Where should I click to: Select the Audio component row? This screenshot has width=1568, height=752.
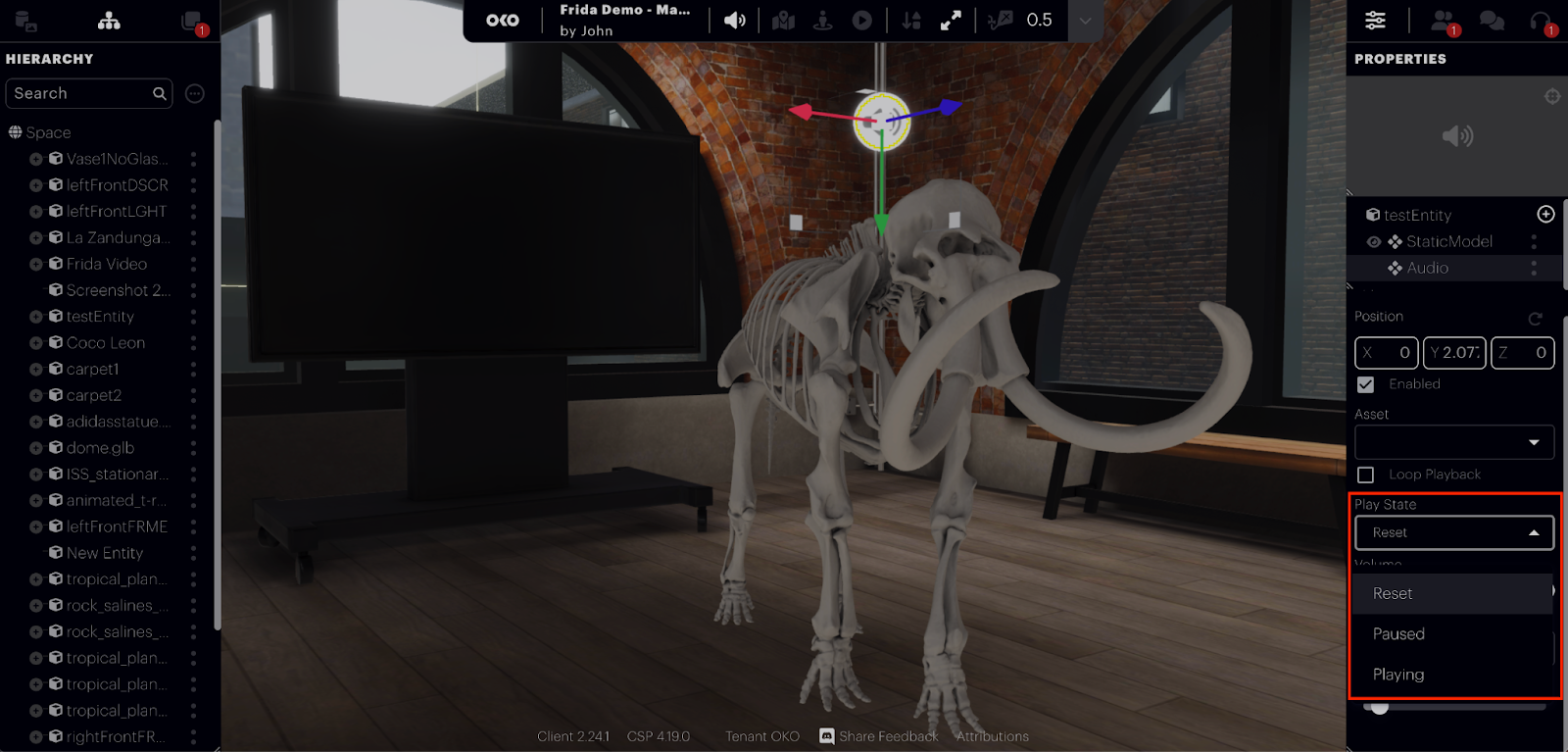tap(1427, 268)
